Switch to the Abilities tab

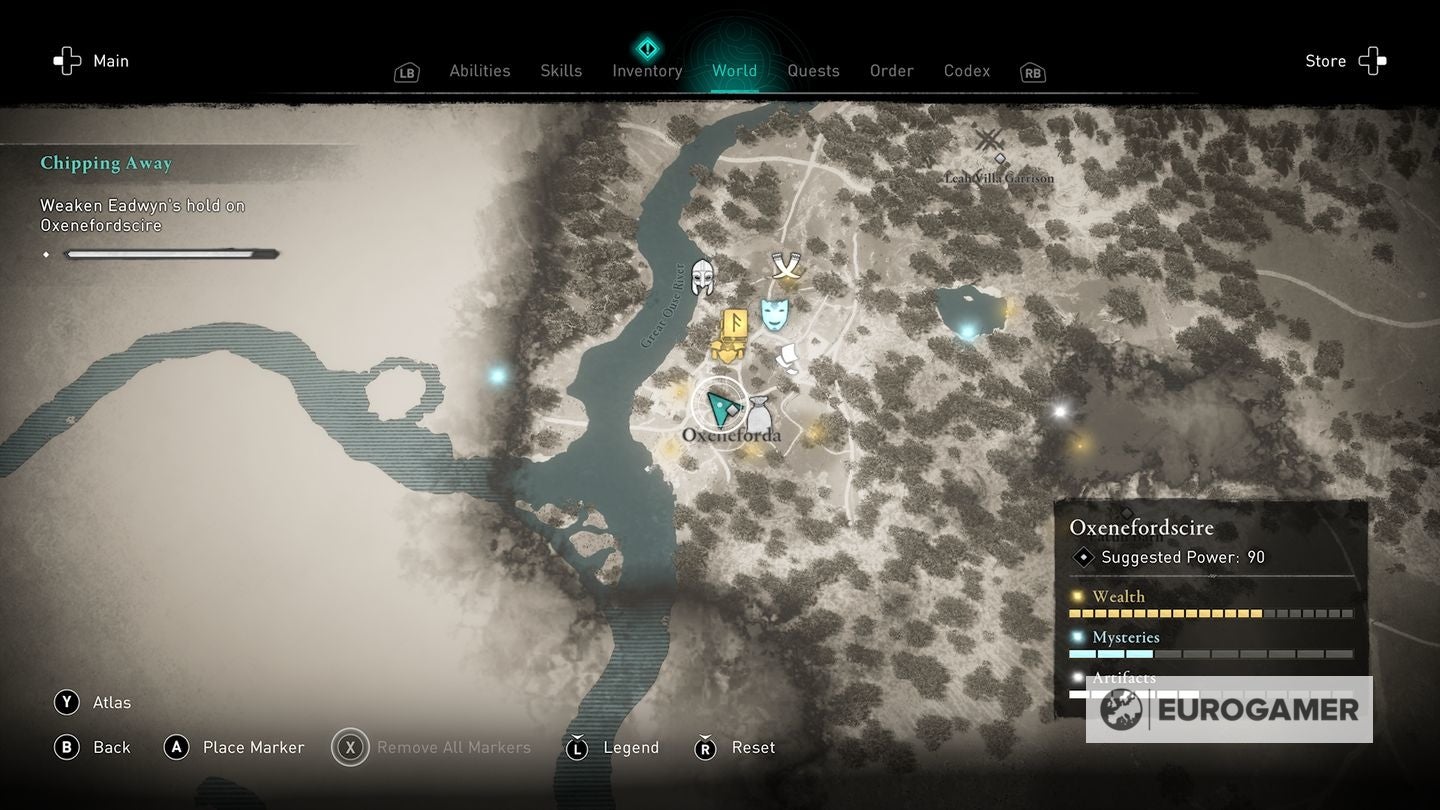coord(480,71)
